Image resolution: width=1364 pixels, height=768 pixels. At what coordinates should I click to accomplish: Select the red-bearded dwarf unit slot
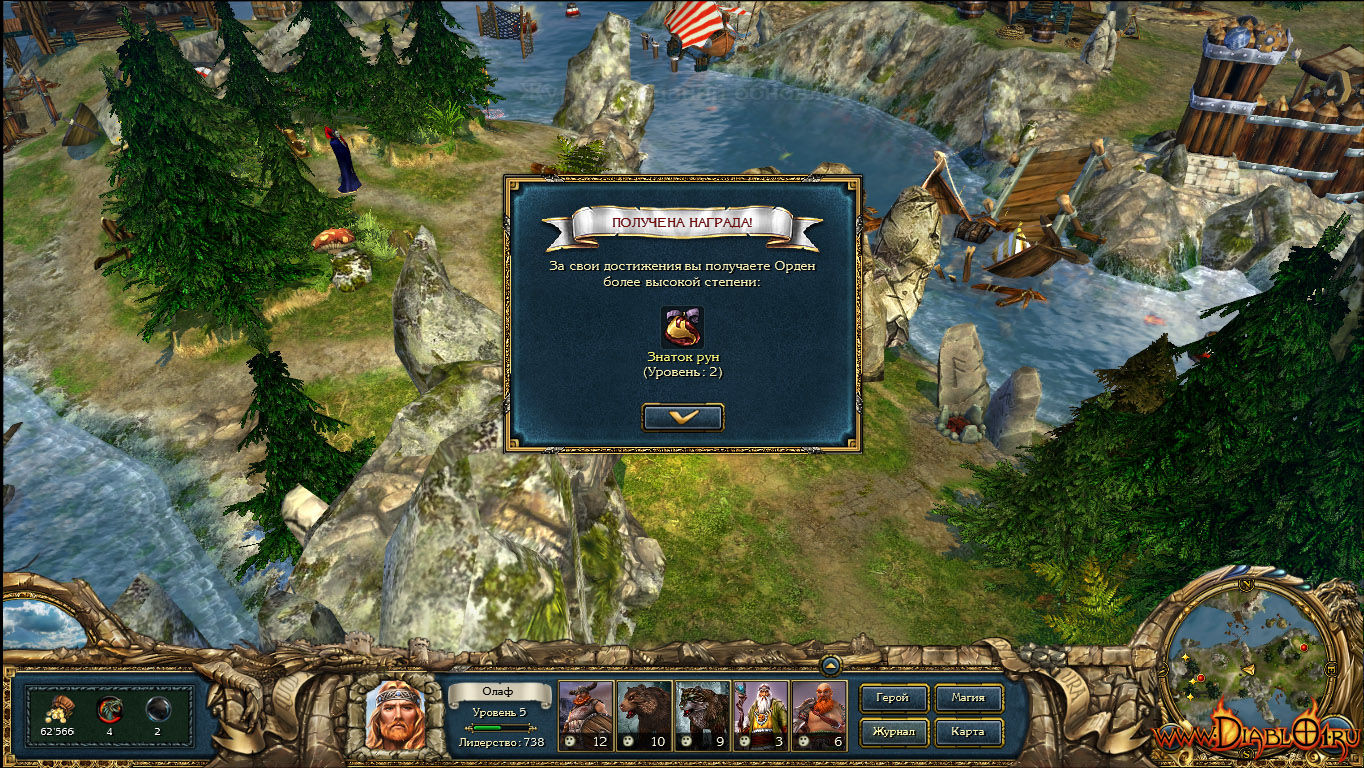click(x=819, y=715)
